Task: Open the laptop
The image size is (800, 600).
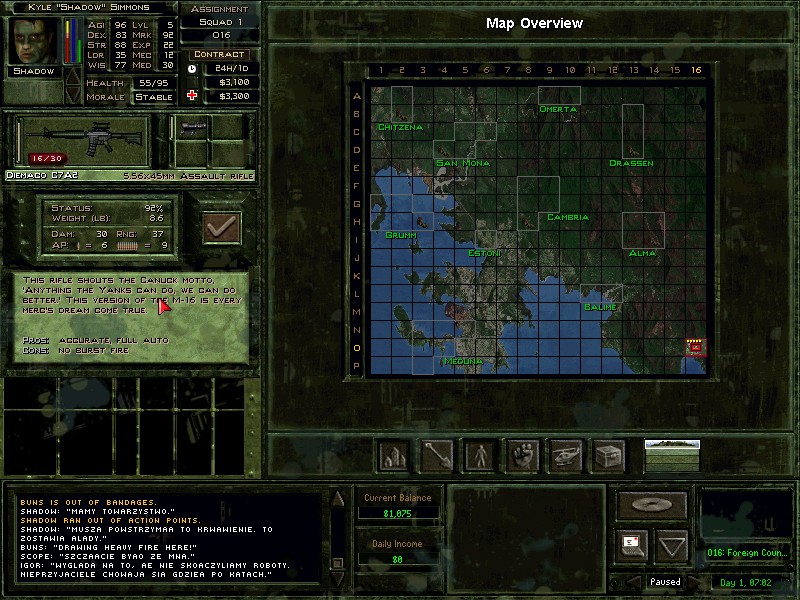Action: (631, 545)
